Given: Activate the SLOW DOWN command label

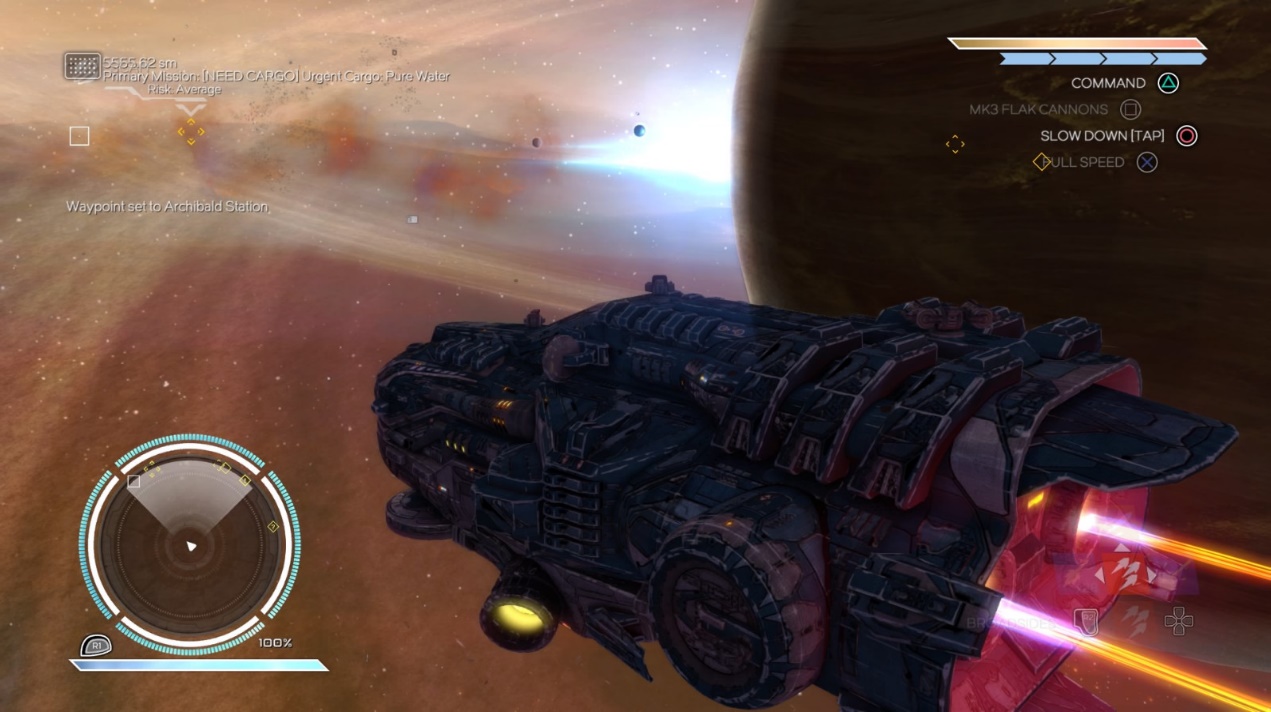Looking at the screenshot, I should (1102, 136).
